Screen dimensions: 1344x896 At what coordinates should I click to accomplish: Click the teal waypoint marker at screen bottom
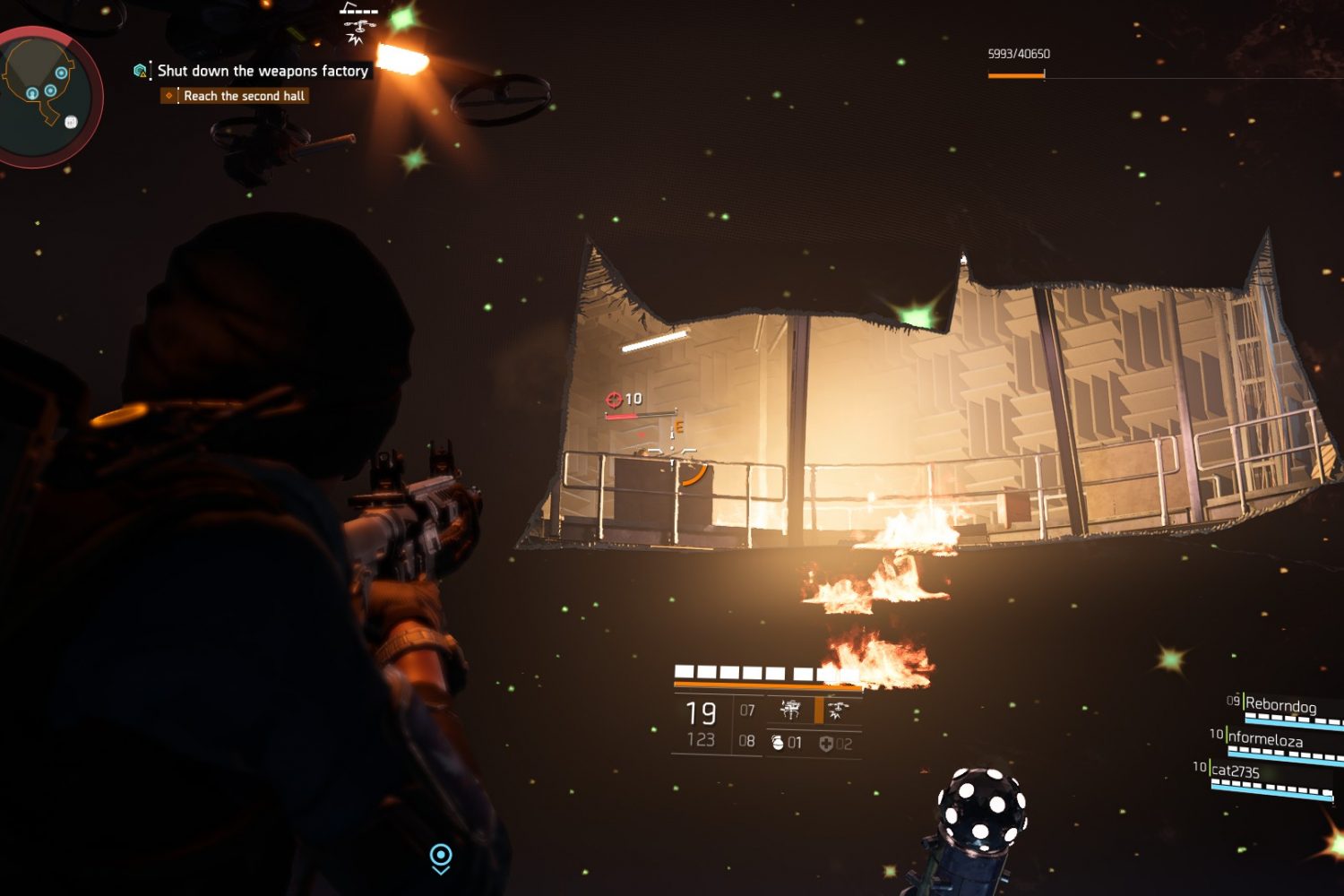tap(441, 857)
